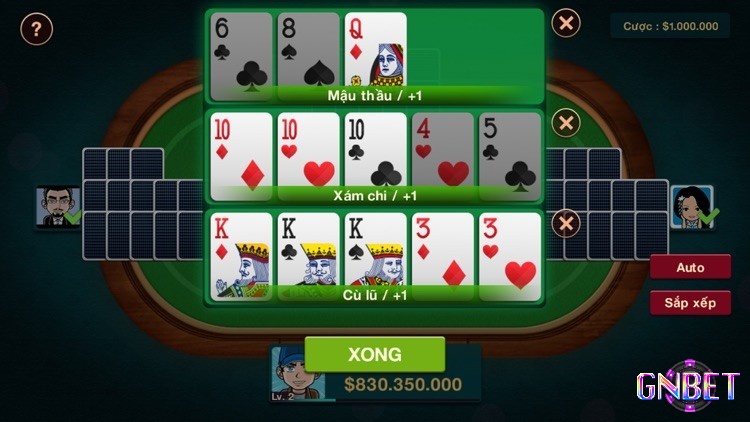Confirm the hand with the XONG button
This screenshot has height=422, width=750.
pos(374,354)
